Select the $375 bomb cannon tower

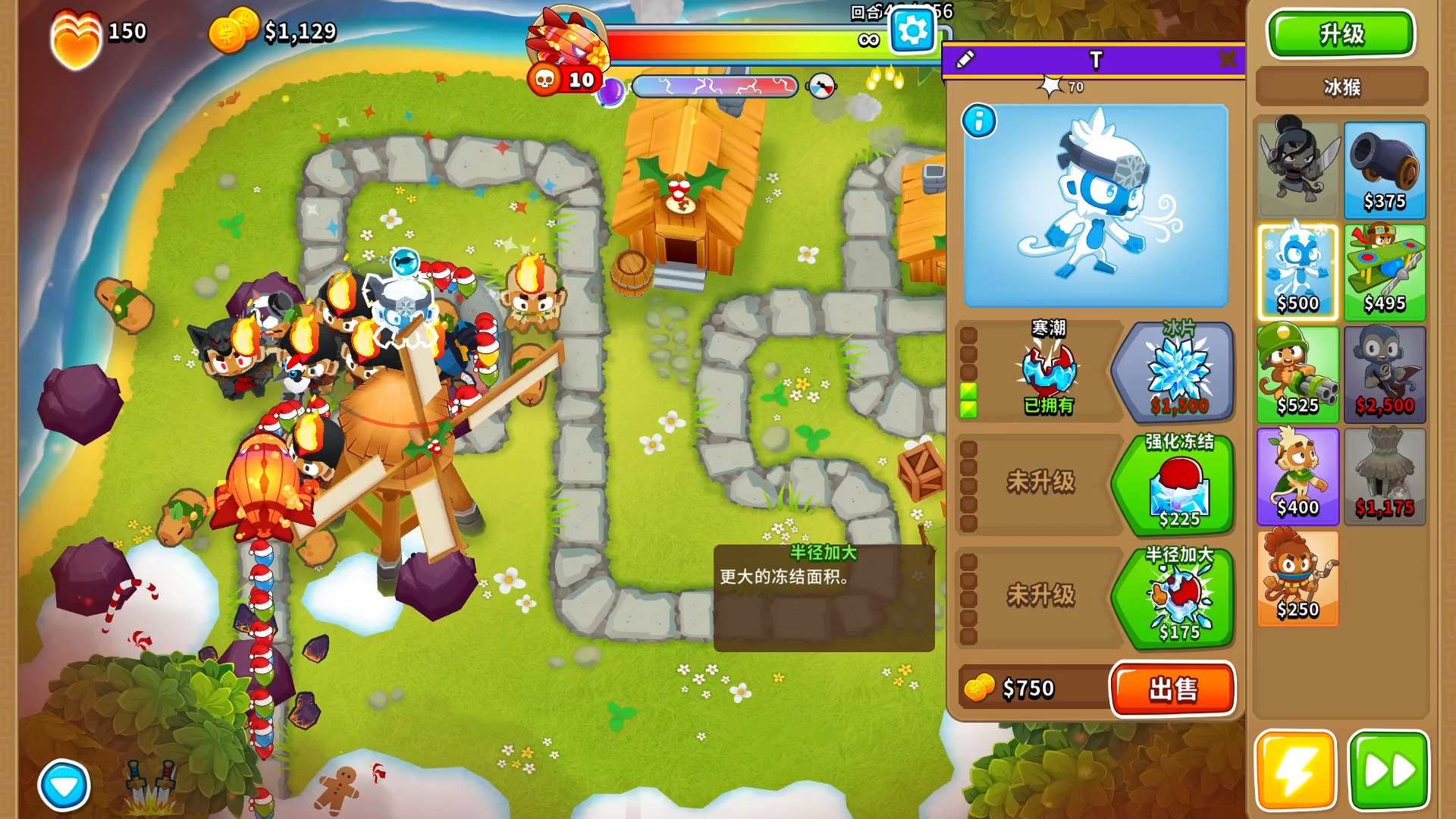pos(1384,171)
